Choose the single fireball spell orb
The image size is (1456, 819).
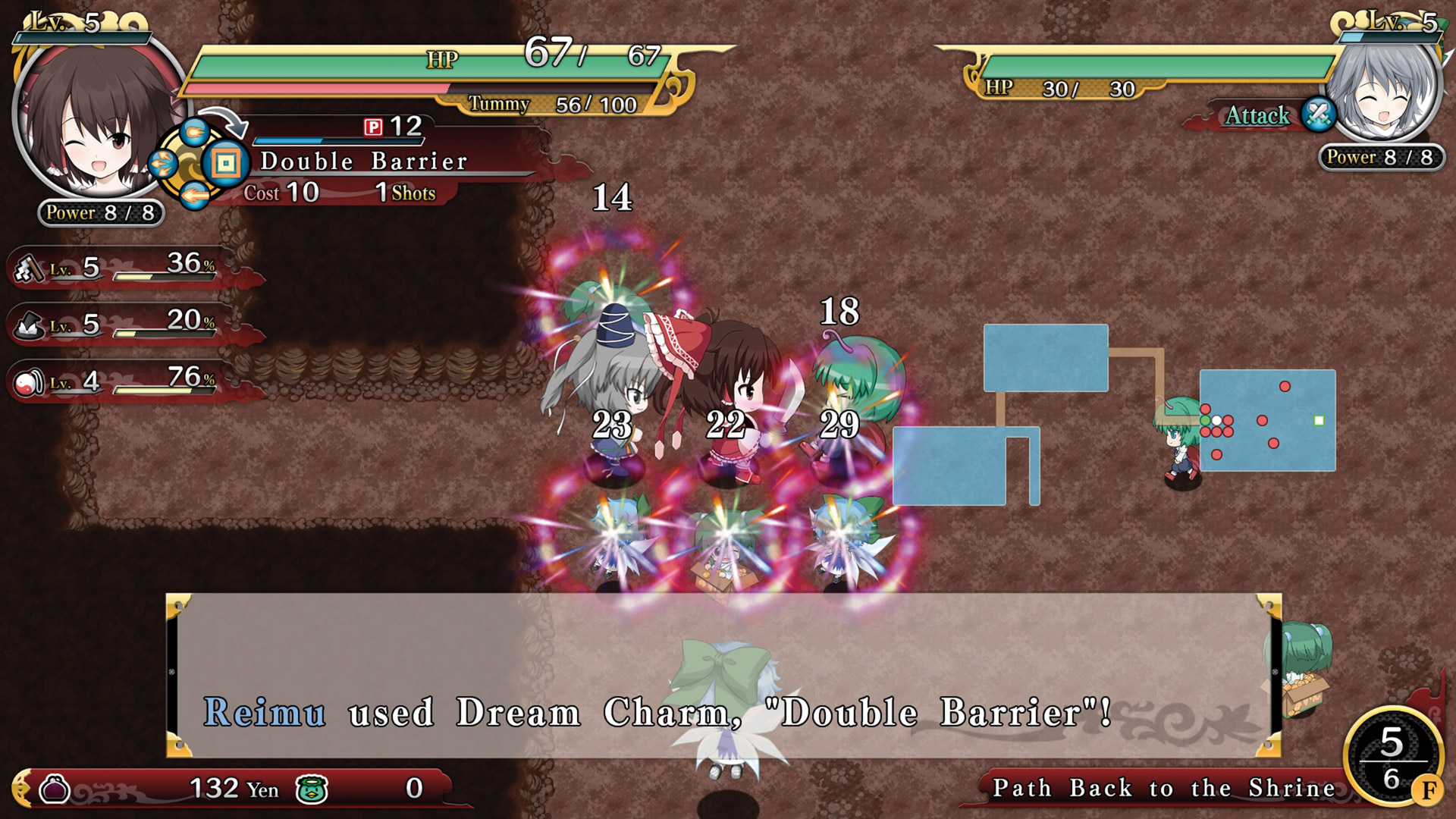click(x=194, y=132)
